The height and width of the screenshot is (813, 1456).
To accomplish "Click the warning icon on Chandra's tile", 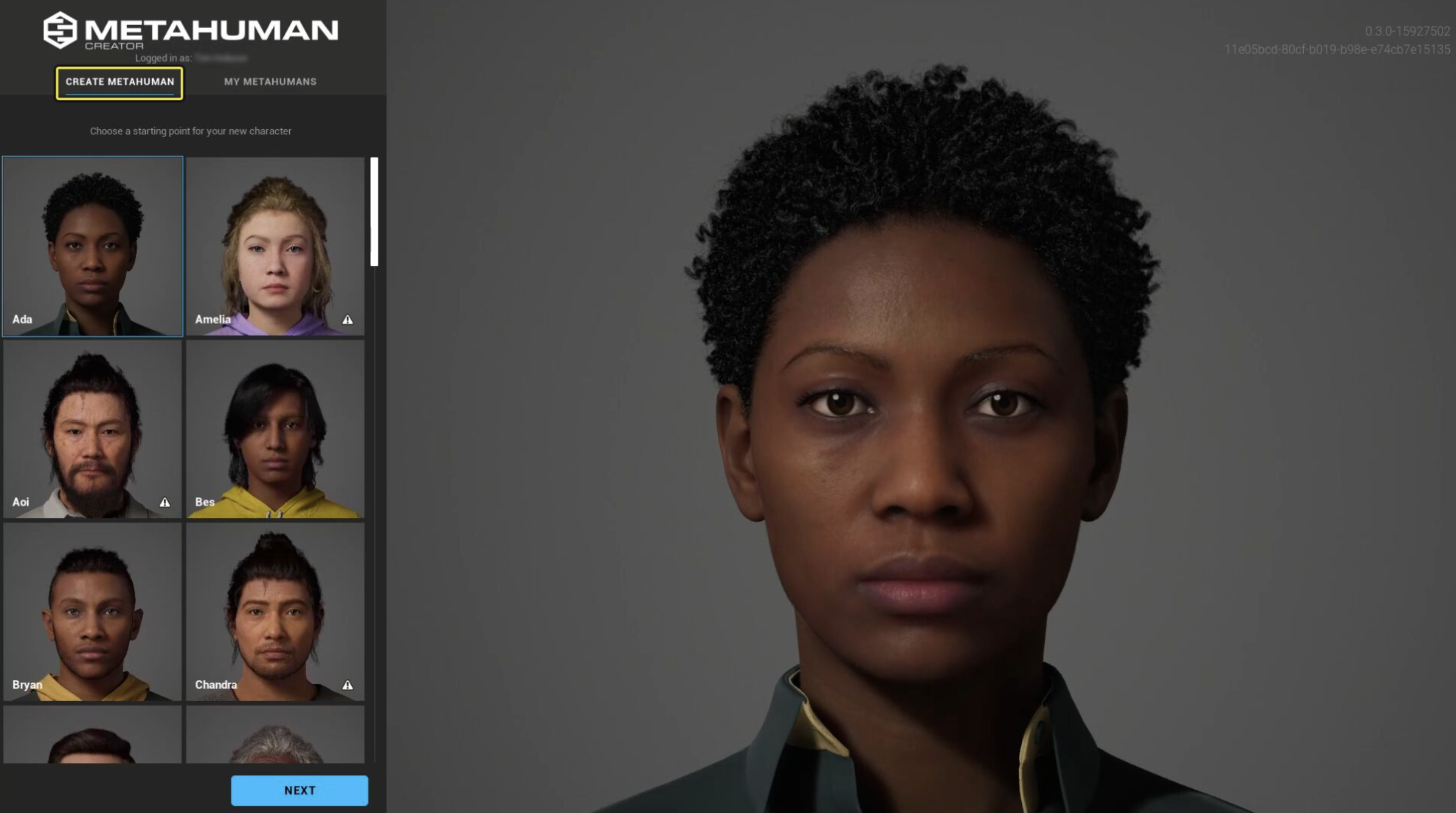I will pos(348,685).
